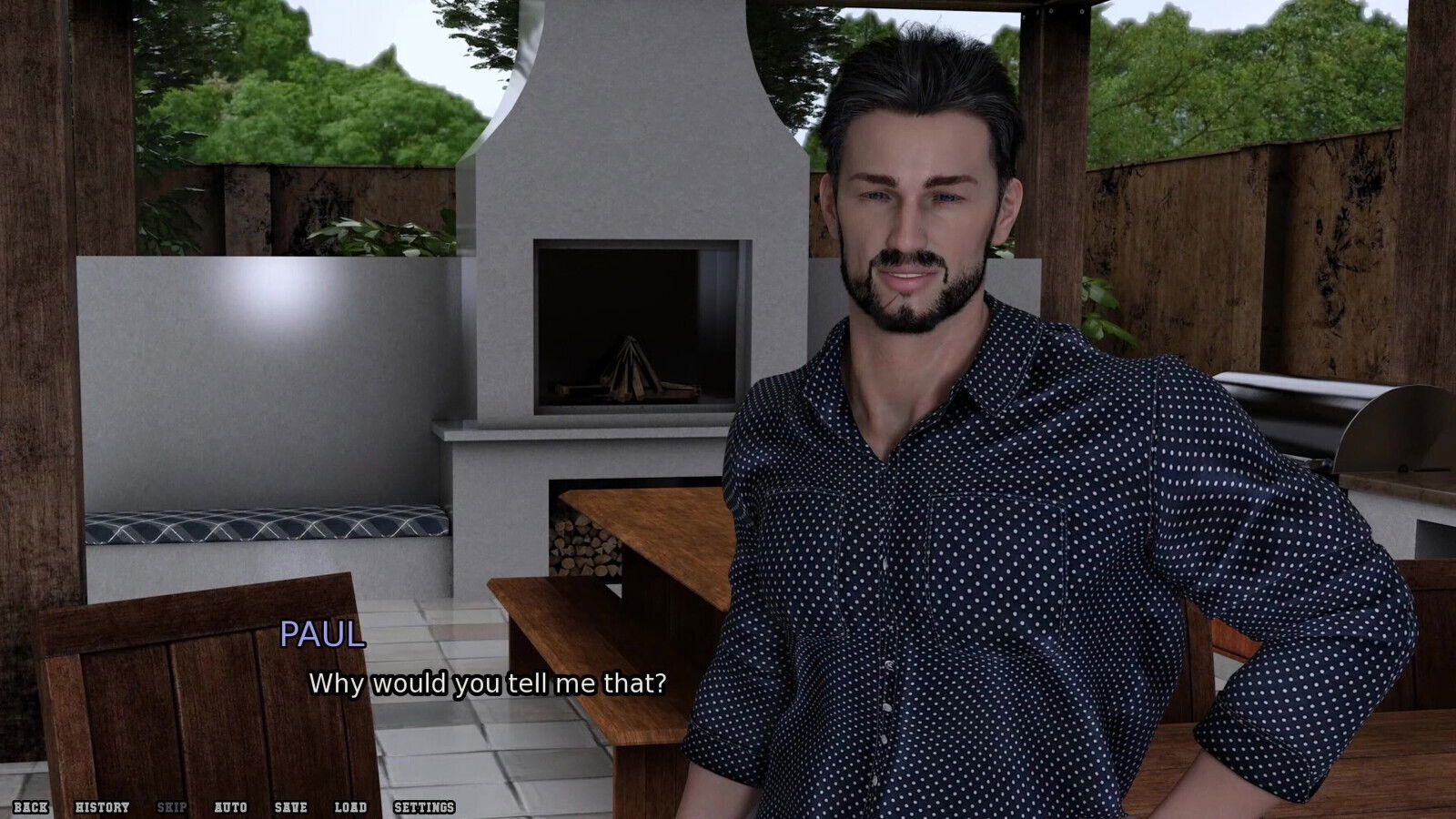This screenshot has width=1456, height=819.
Task: Click the BACK button to rewind dialogue
Action: pos(32,806)
